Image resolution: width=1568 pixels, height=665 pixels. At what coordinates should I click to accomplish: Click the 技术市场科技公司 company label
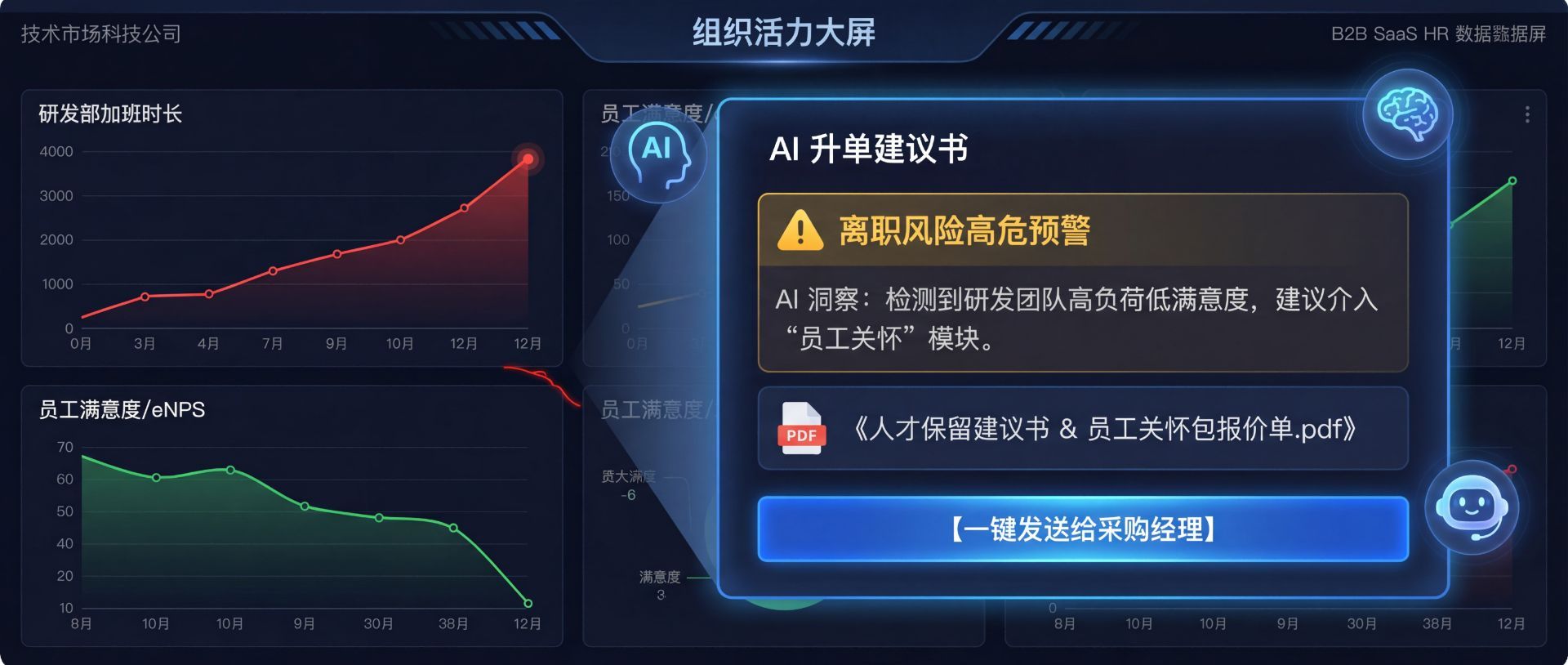coord(100,34)
